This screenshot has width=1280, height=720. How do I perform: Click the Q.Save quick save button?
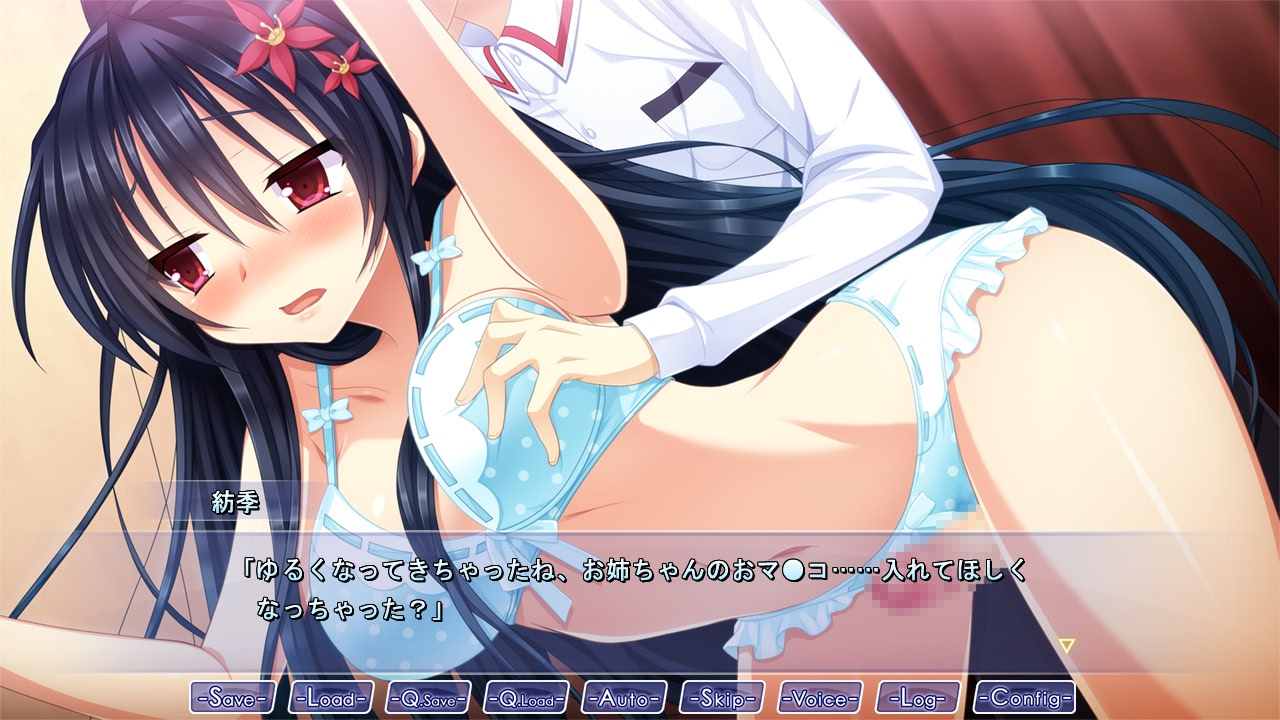[428, 697]
